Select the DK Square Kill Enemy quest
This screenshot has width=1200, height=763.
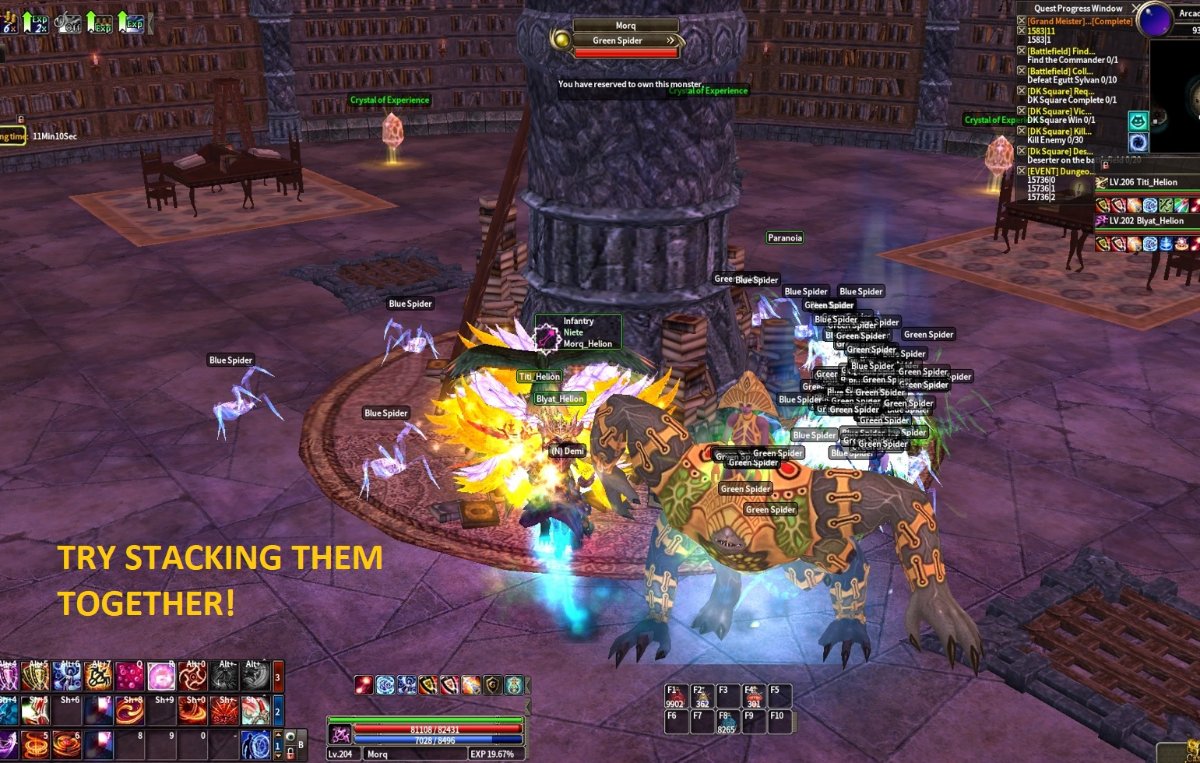pyautogui.click(x=1060, y=130)
